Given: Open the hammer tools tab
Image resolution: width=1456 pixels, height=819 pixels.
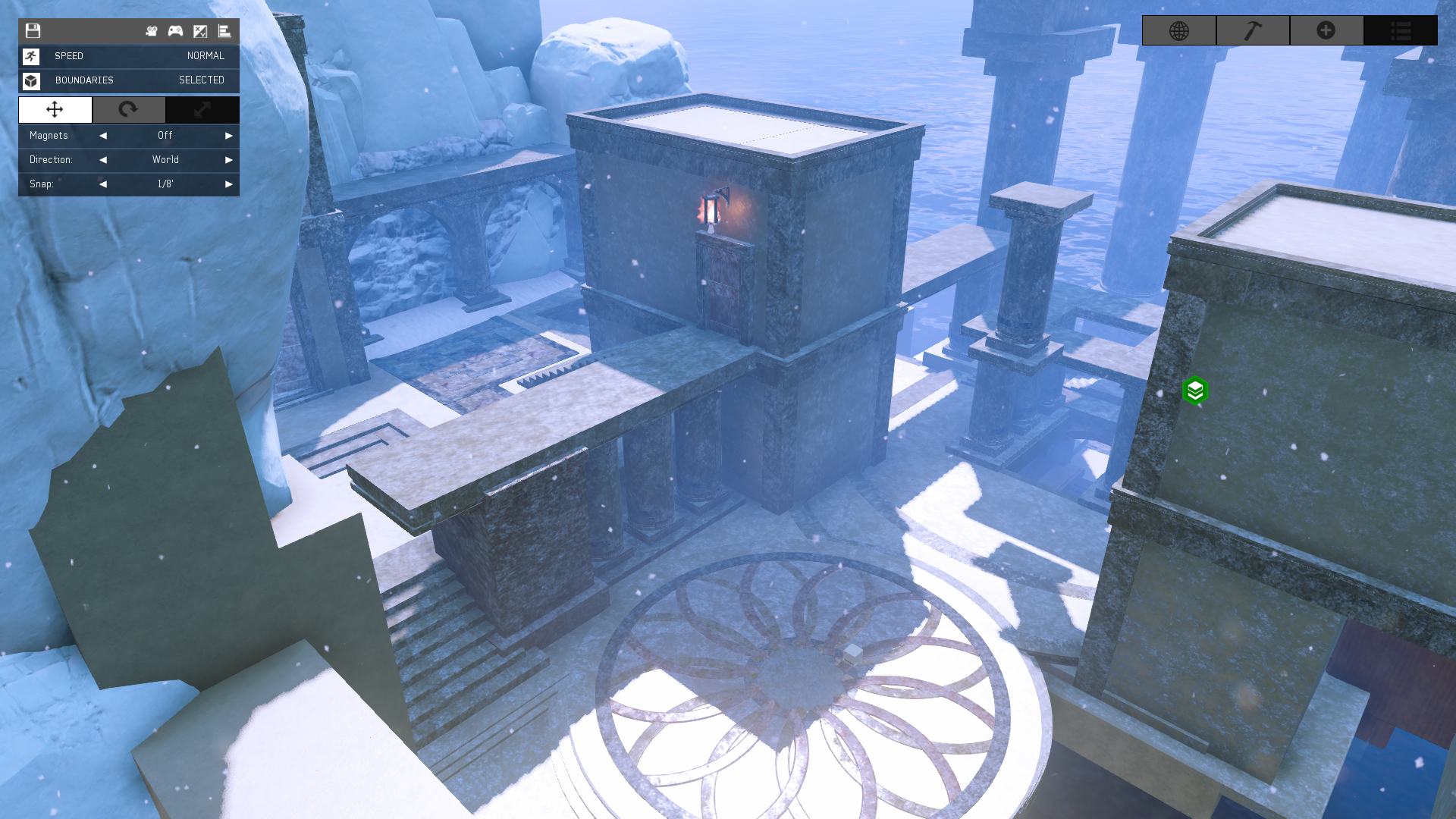Looking at the screenshot, I should [1253, 31].
